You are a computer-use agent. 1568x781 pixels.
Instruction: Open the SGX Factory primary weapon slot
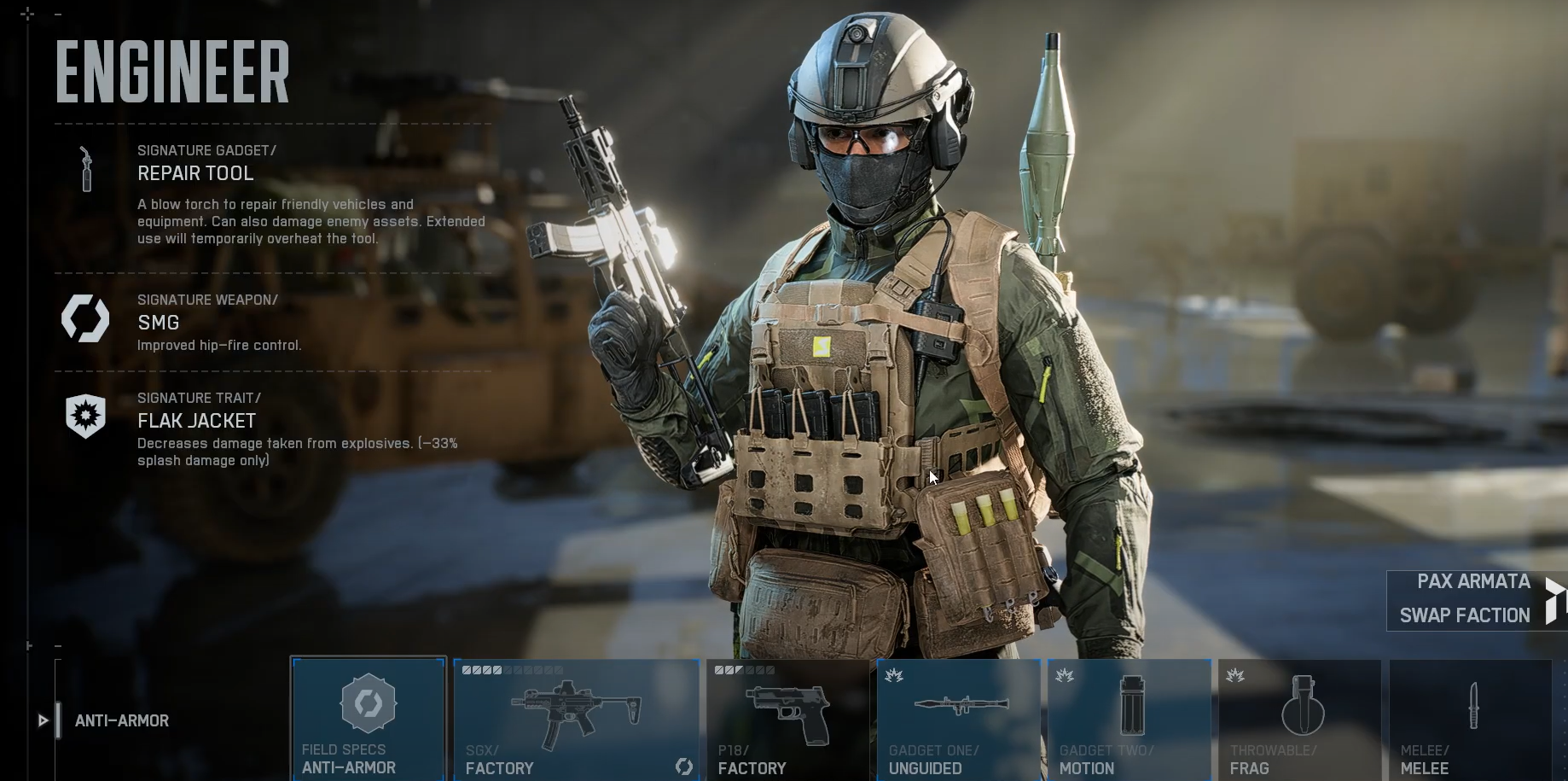(577, 719)
